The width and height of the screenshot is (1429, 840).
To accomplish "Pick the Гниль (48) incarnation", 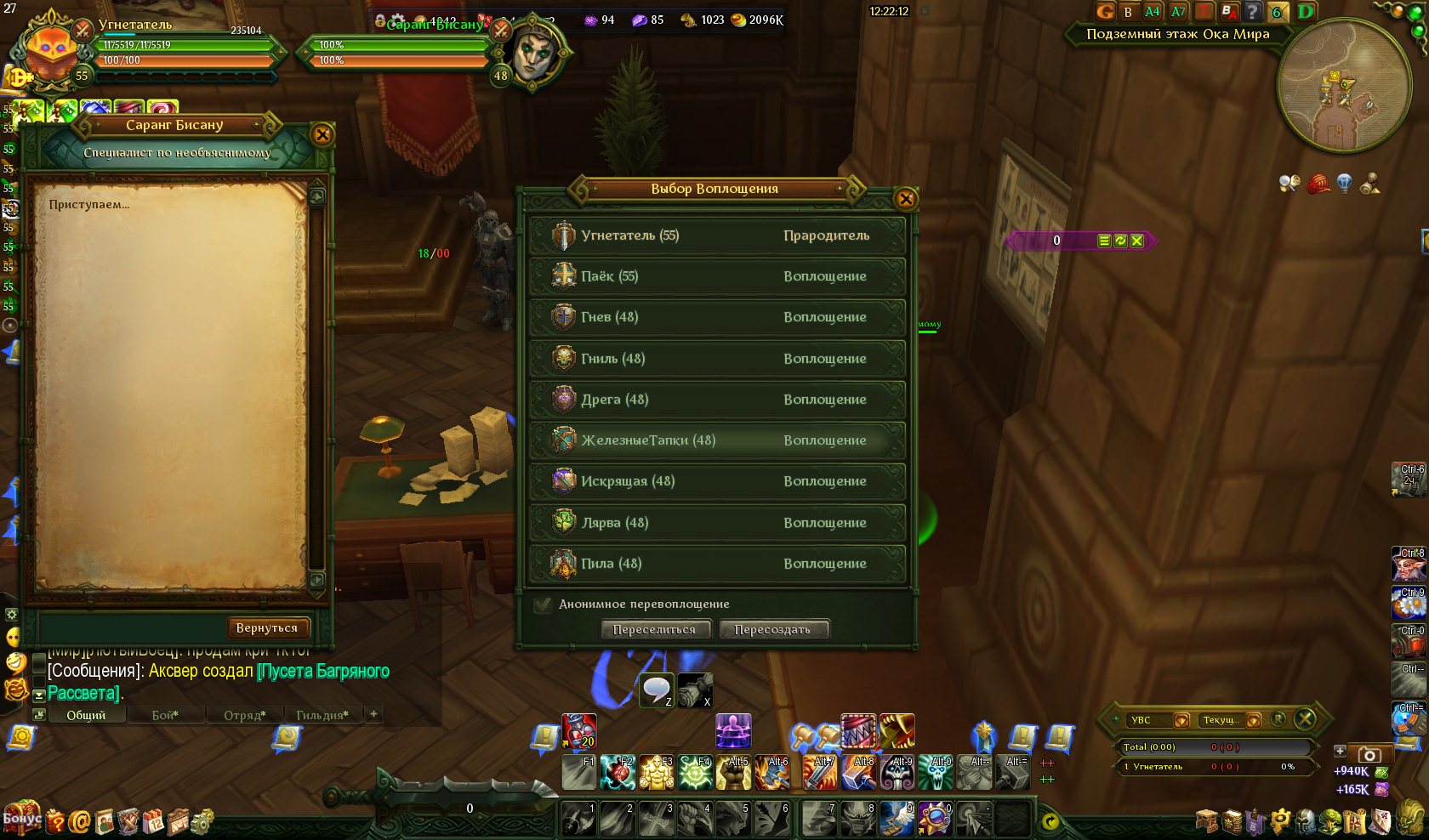I will tap(717, 359).
